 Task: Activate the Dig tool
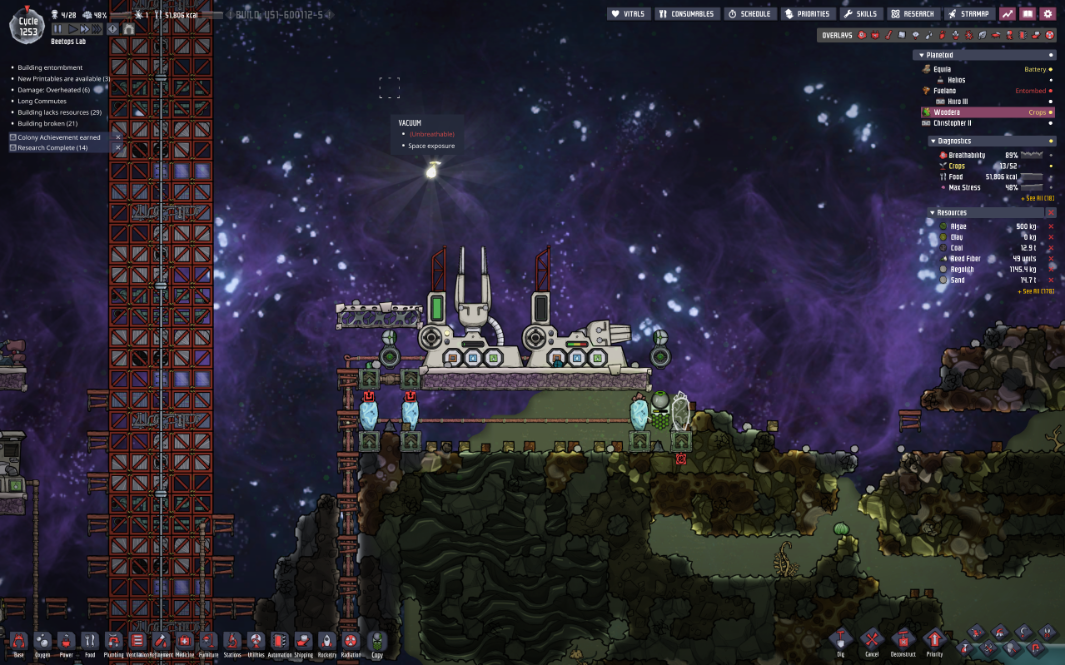pos(840,643)
